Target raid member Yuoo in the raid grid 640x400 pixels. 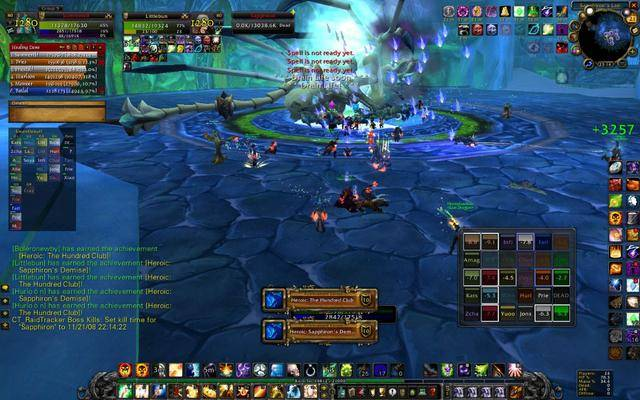coord(508,312)
